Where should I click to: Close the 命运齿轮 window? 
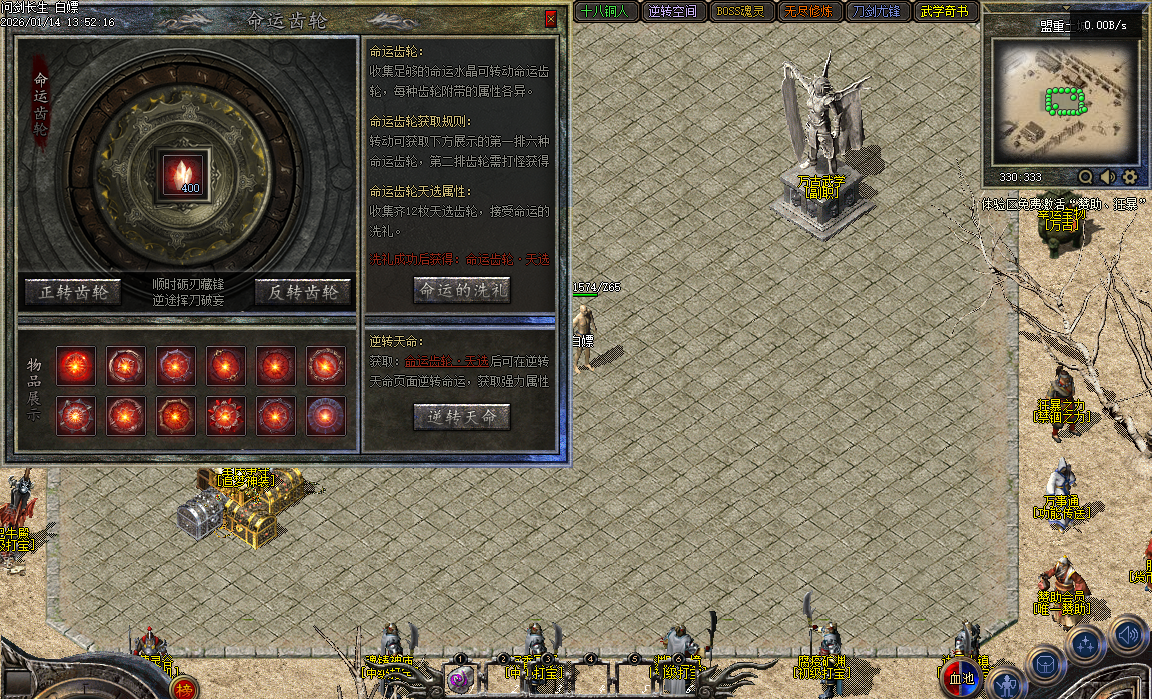coord(550,19)
